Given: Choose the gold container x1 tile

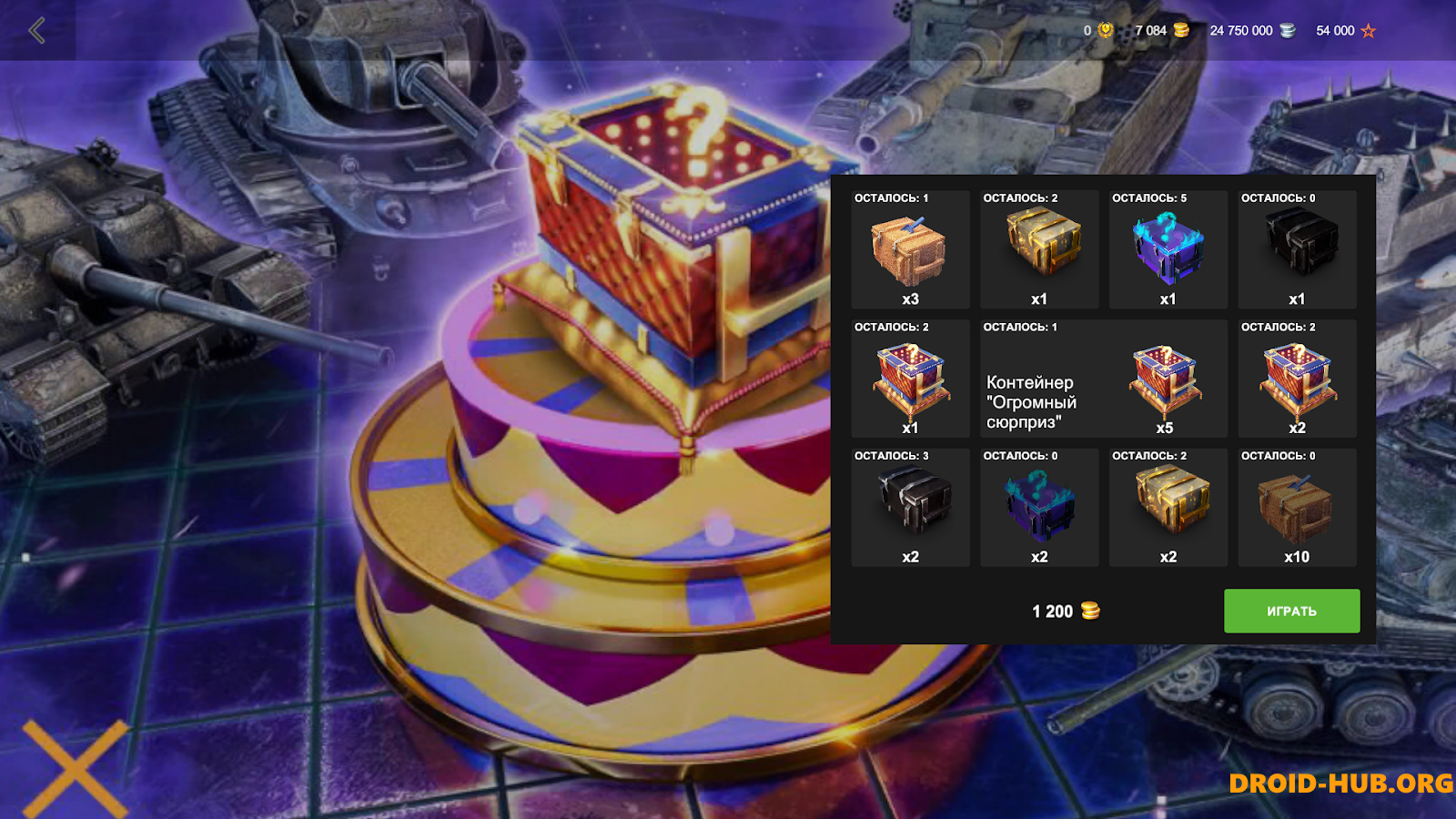Looking at the screenshot, I should [1039, 250].
